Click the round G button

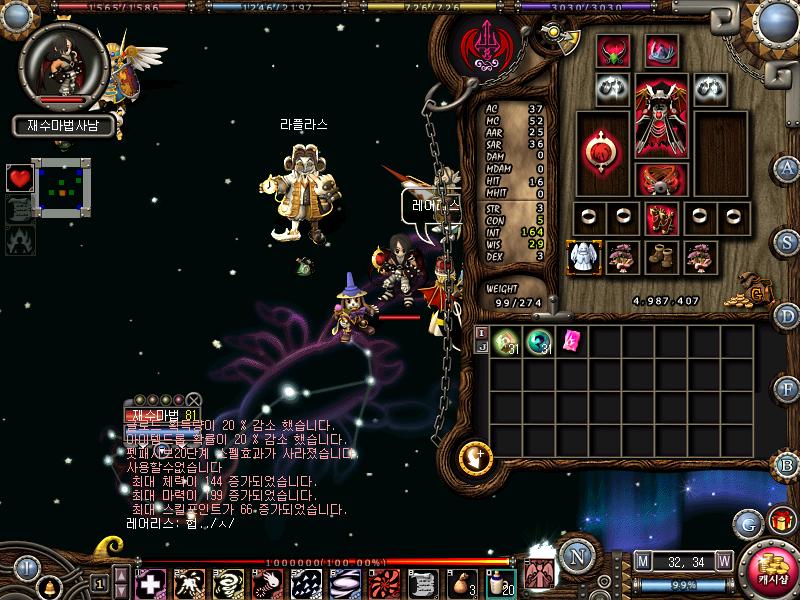coord(748,523)
